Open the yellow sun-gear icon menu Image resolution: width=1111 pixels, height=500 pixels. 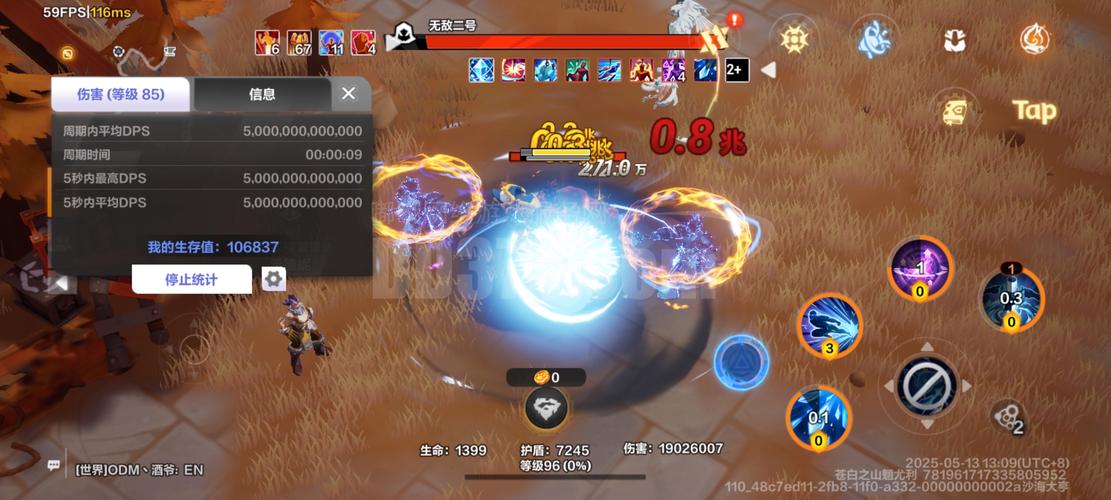795,39
